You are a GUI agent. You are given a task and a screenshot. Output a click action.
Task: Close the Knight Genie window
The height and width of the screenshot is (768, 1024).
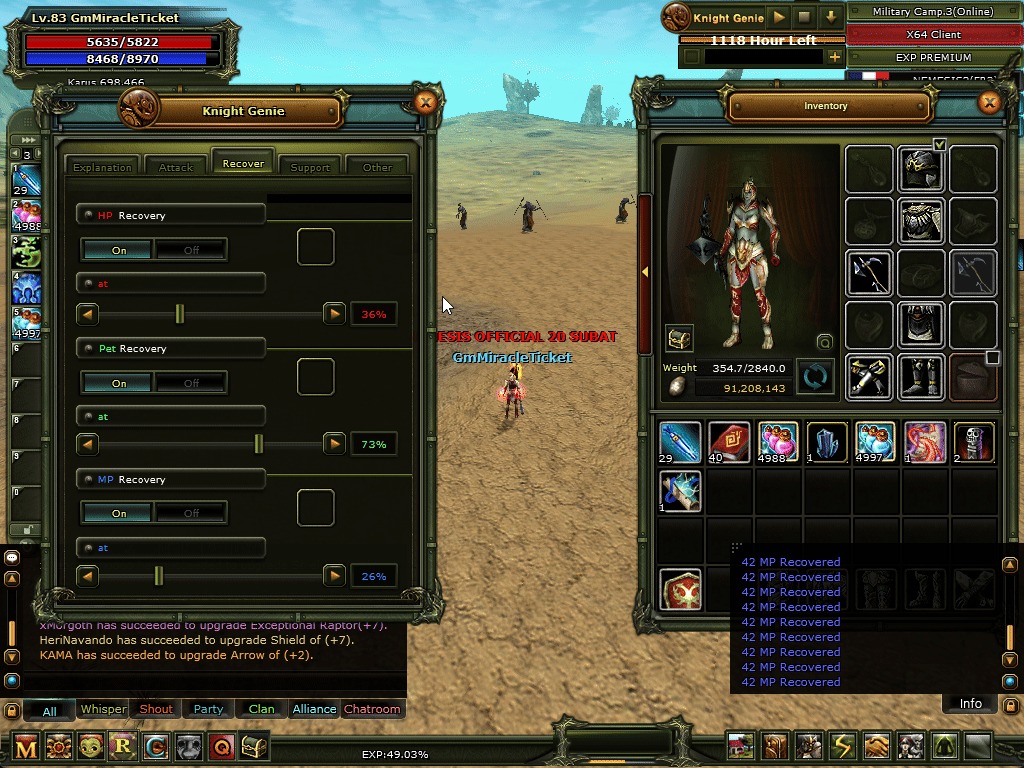pos(425,102)
